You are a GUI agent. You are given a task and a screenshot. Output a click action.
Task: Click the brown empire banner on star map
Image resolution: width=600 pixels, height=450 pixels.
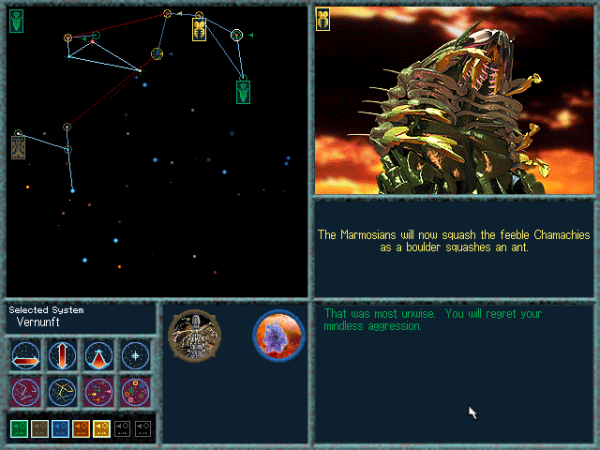[17, 146]
